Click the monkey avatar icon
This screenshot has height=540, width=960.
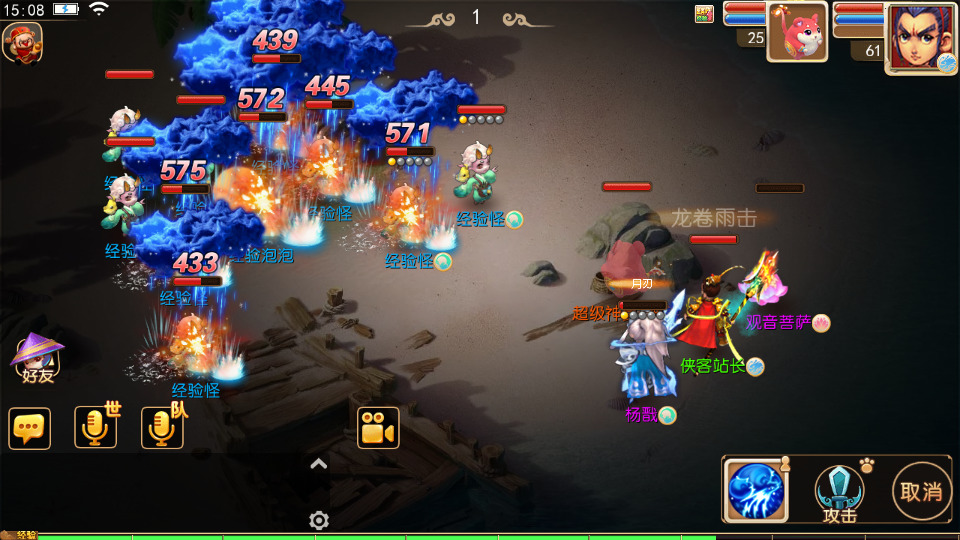[21, 41]
